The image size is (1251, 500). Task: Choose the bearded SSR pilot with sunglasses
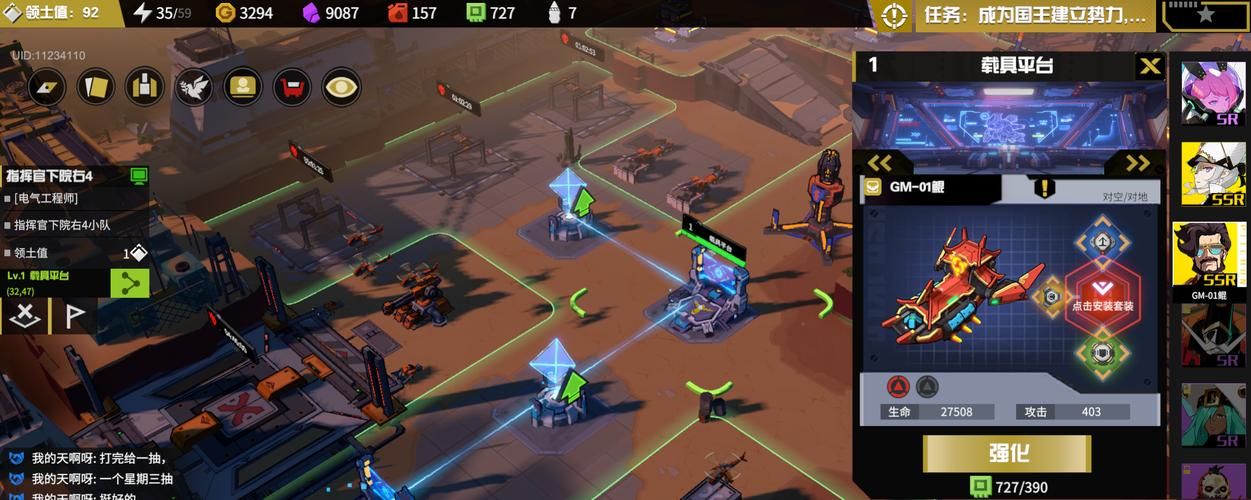[1213, 257]
